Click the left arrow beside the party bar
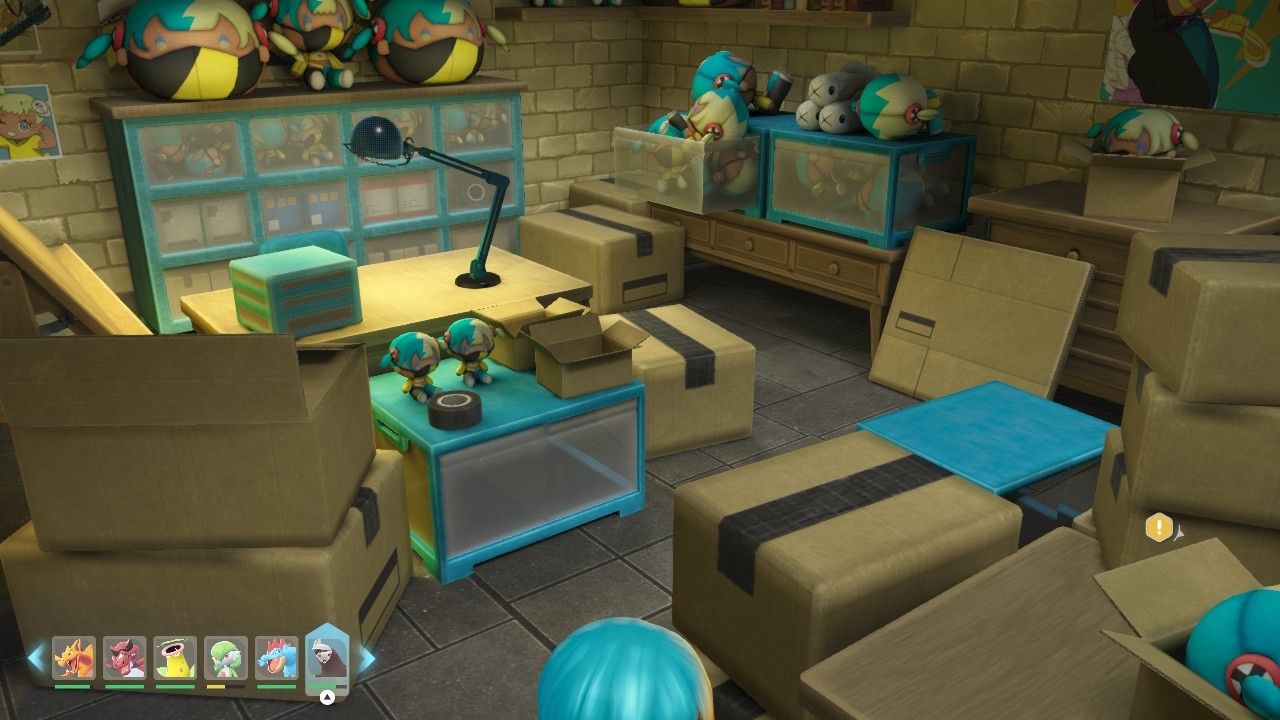 coord(36,658)
